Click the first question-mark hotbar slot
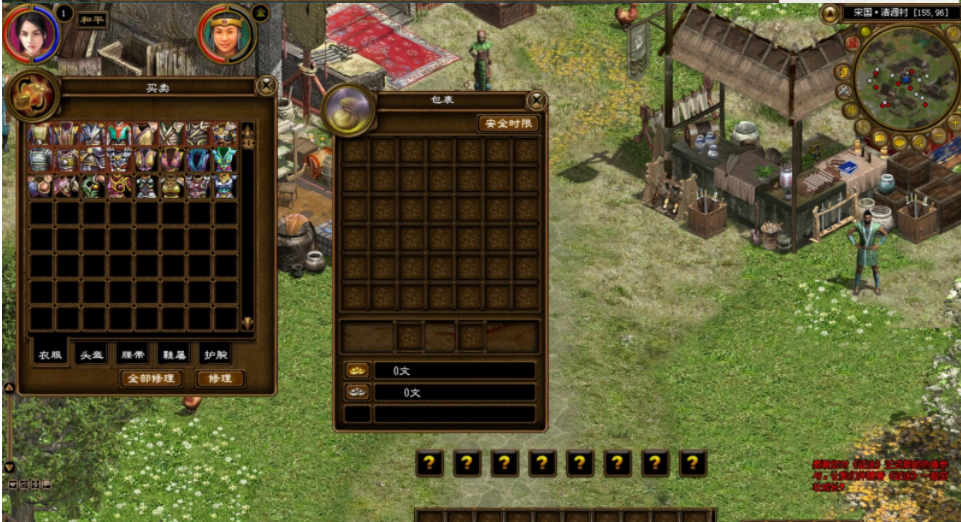 click(x=429, y=463)
